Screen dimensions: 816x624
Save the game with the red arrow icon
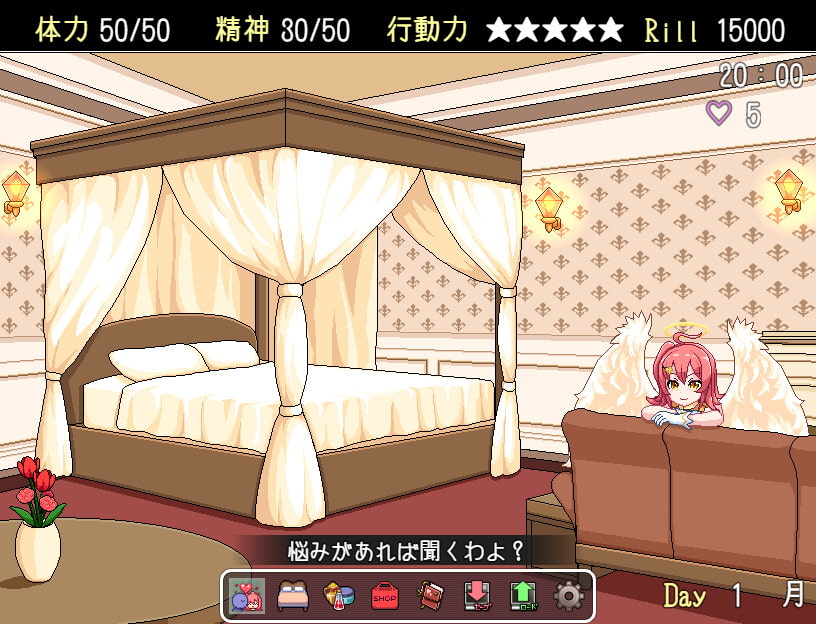pos(477,595)
